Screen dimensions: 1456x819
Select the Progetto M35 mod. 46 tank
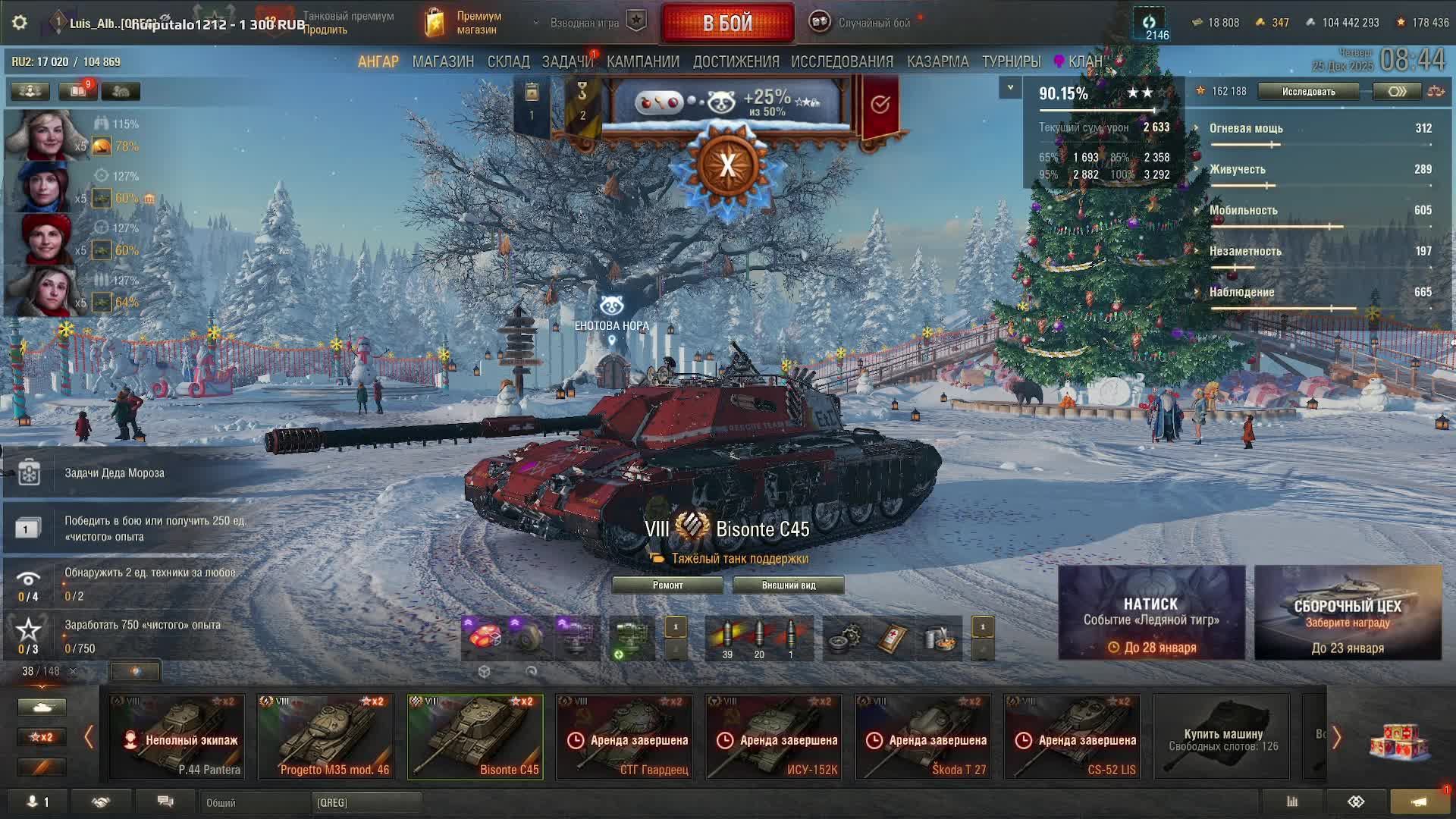pos(326,736)
